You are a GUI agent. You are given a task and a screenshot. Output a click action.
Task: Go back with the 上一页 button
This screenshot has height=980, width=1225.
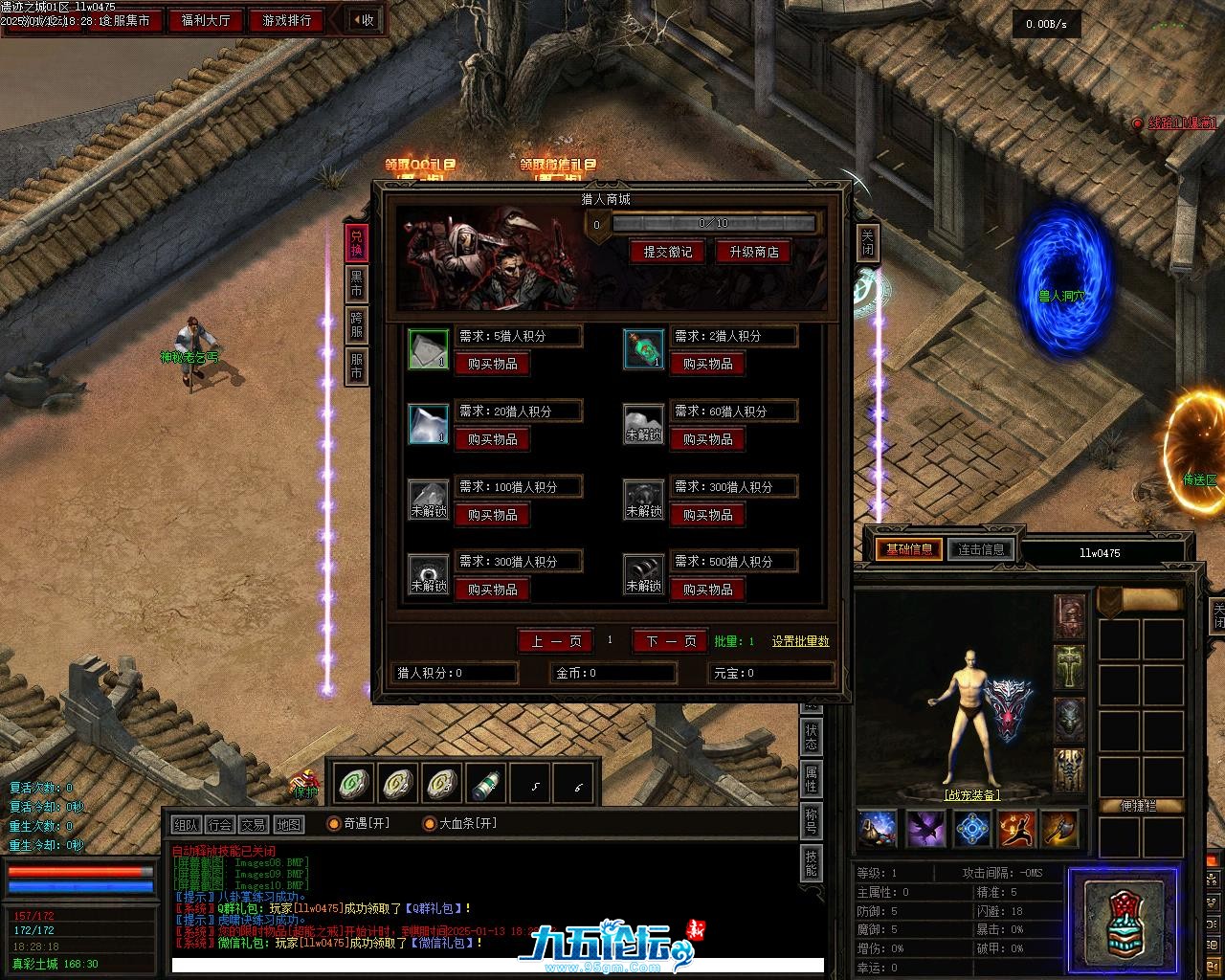556,641
